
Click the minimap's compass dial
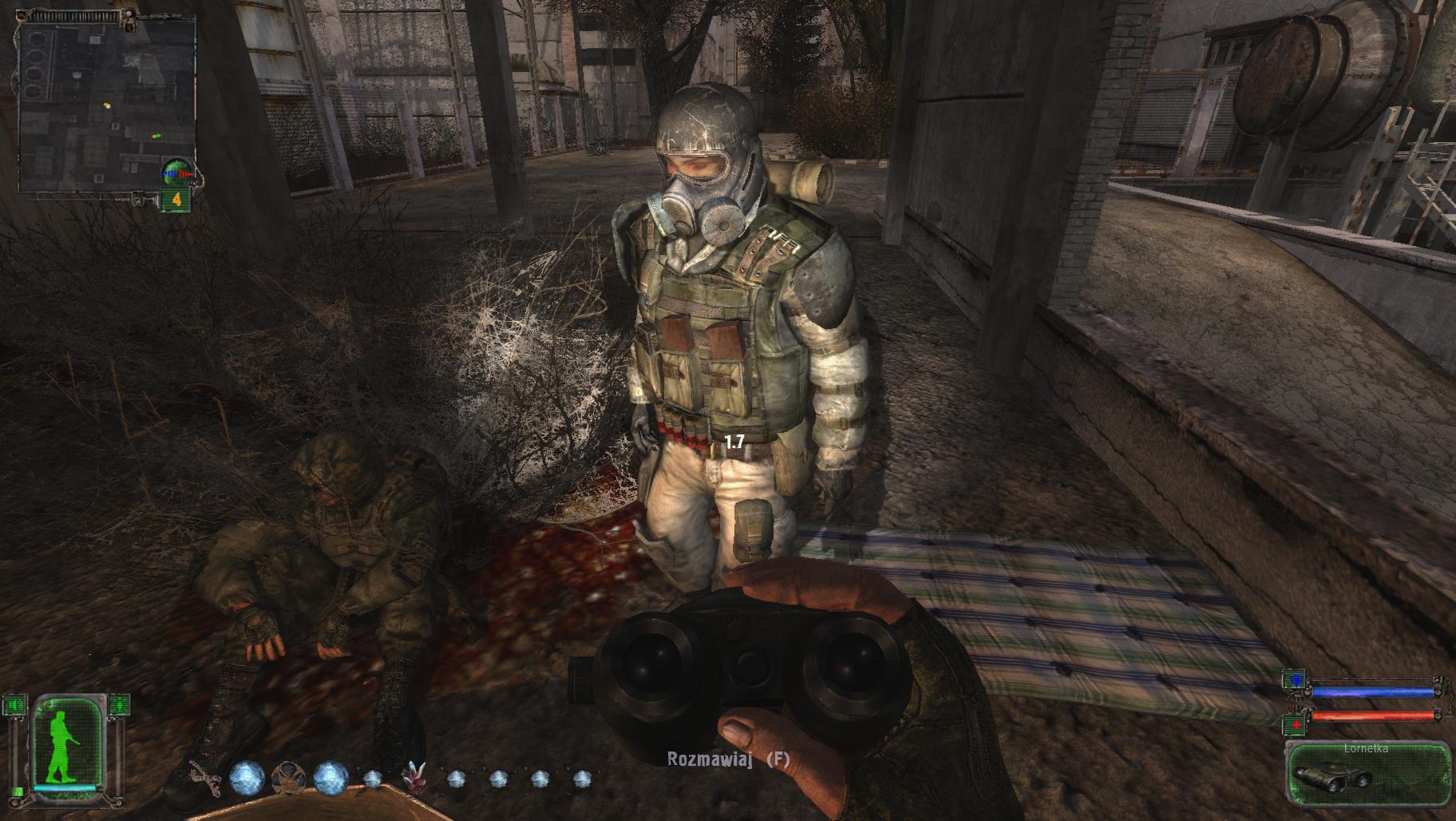point(178,171)
